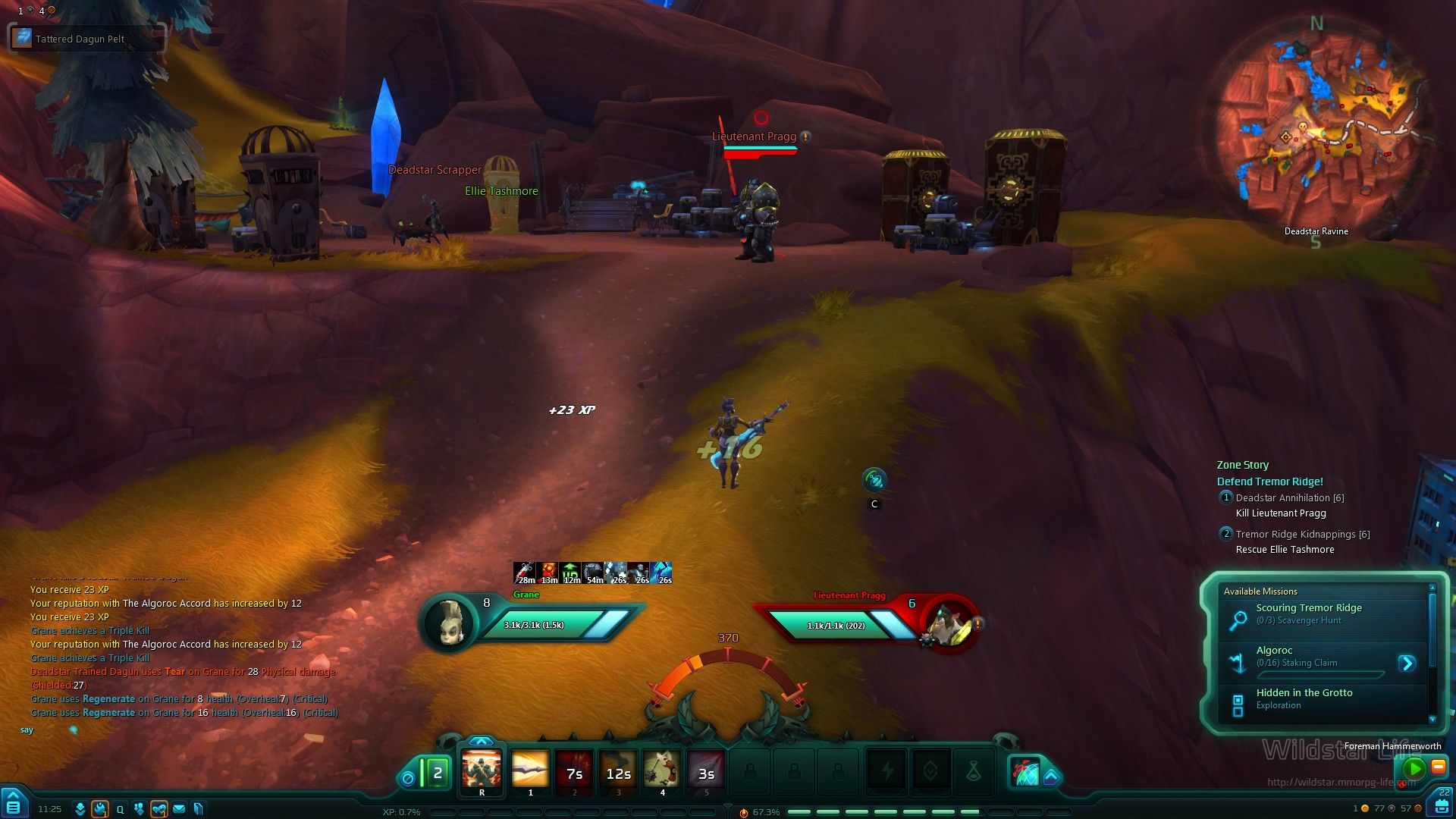The width and height of the screenshot is (1456, 819).
Task: Use the blade ability in slot 1
Action: 530,770
